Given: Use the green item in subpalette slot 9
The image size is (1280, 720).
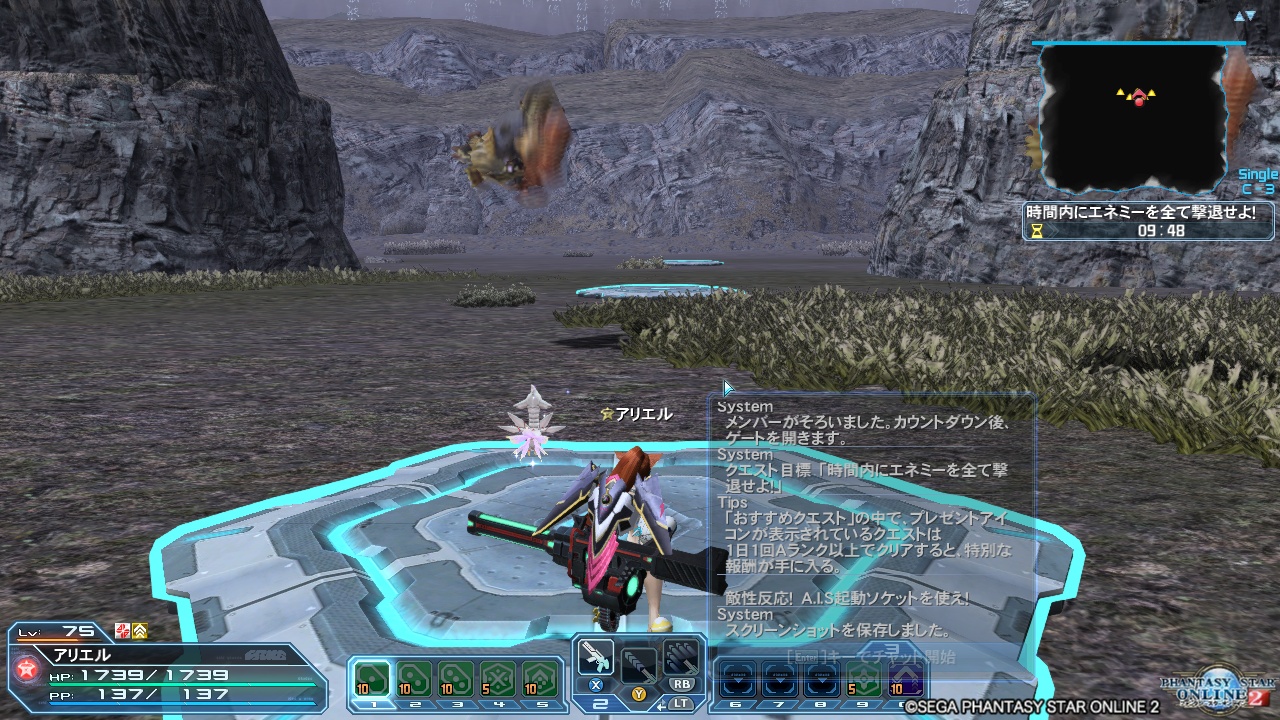Looking at the screenshot, I should click(x=862, y=679).
